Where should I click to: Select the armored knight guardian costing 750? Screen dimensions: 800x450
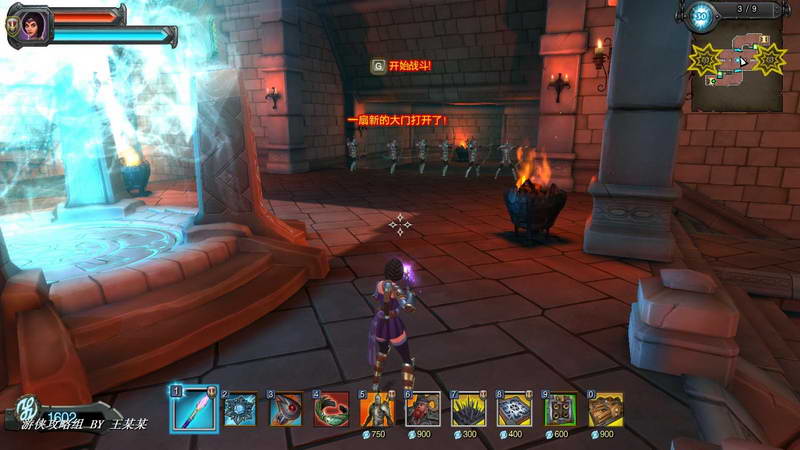[x=377, y=409]
